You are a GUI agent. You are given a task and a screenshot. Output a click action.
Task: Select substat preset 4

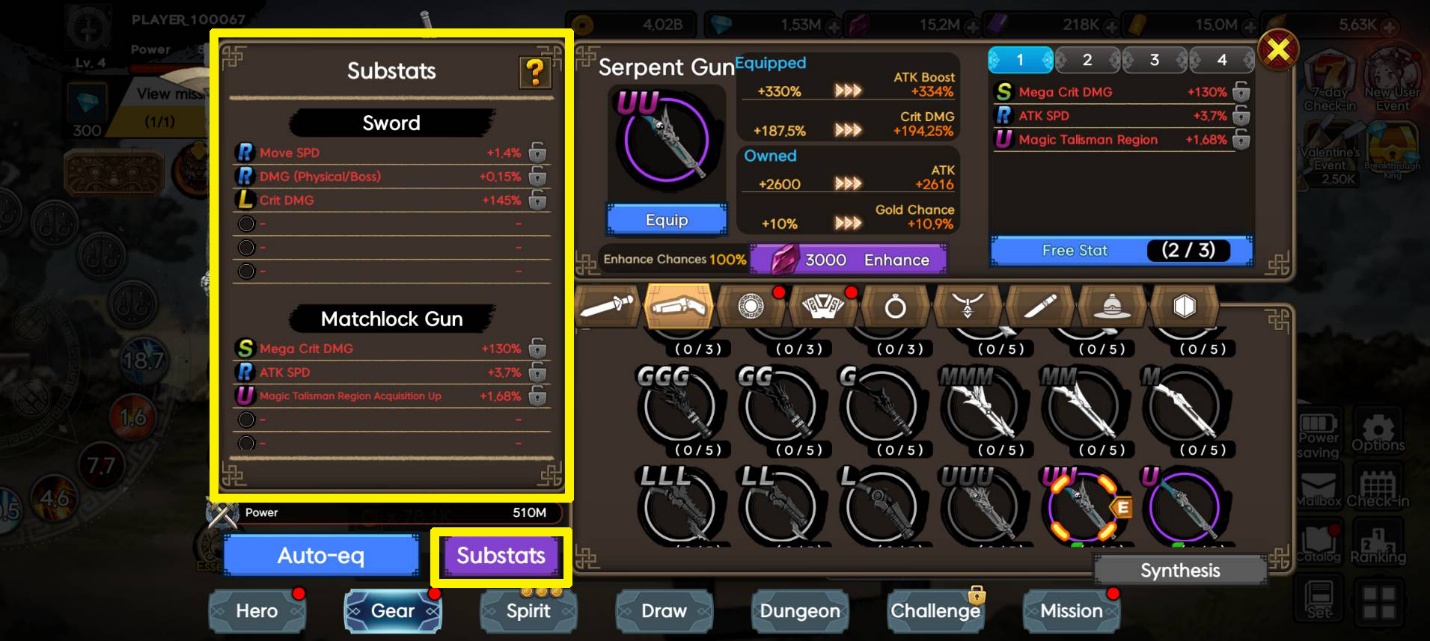1221,60
